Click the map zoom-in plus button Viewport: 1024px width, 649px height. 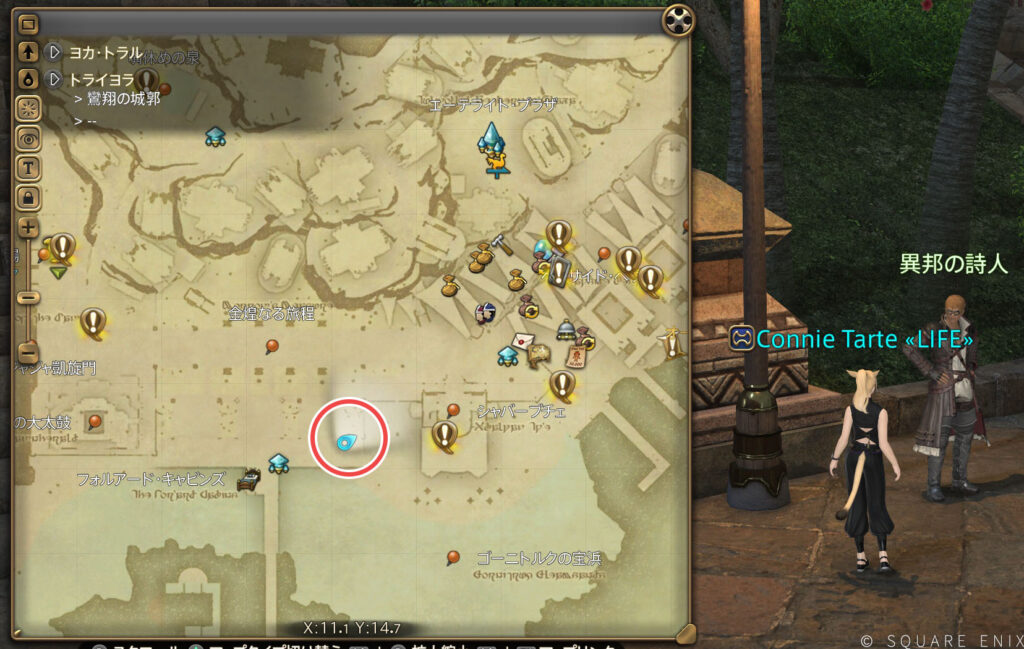pos(28,227)
